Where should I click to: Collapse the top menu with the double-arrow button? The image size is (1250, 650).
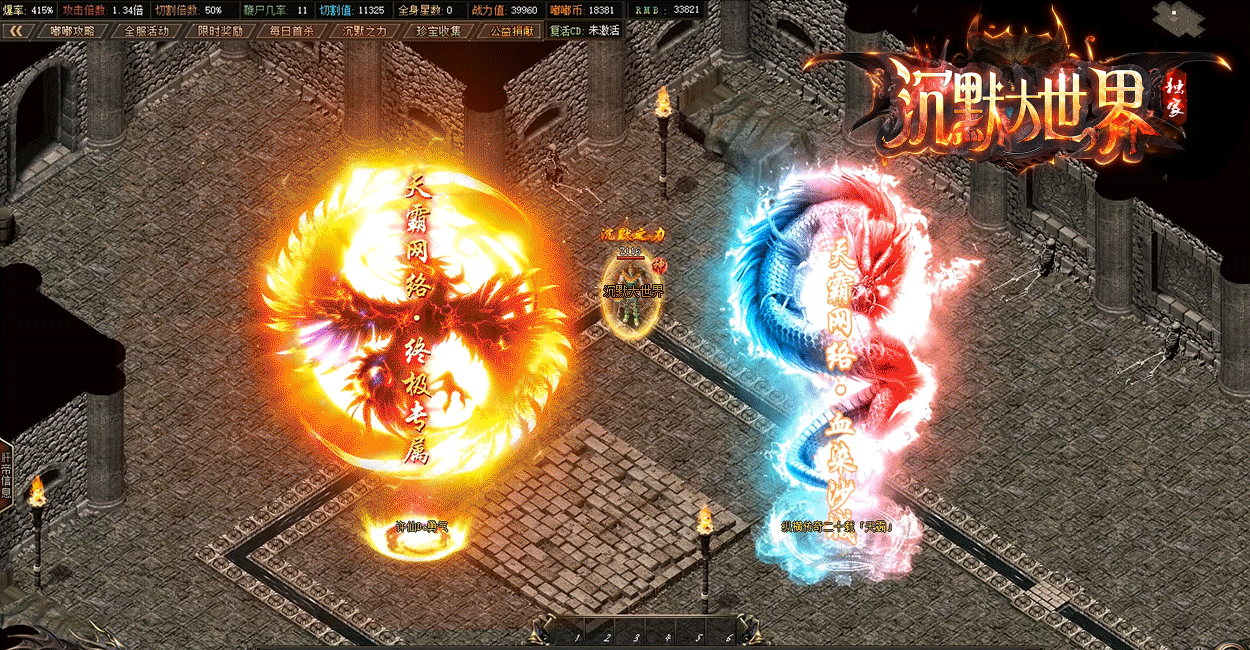pos(17,31)
